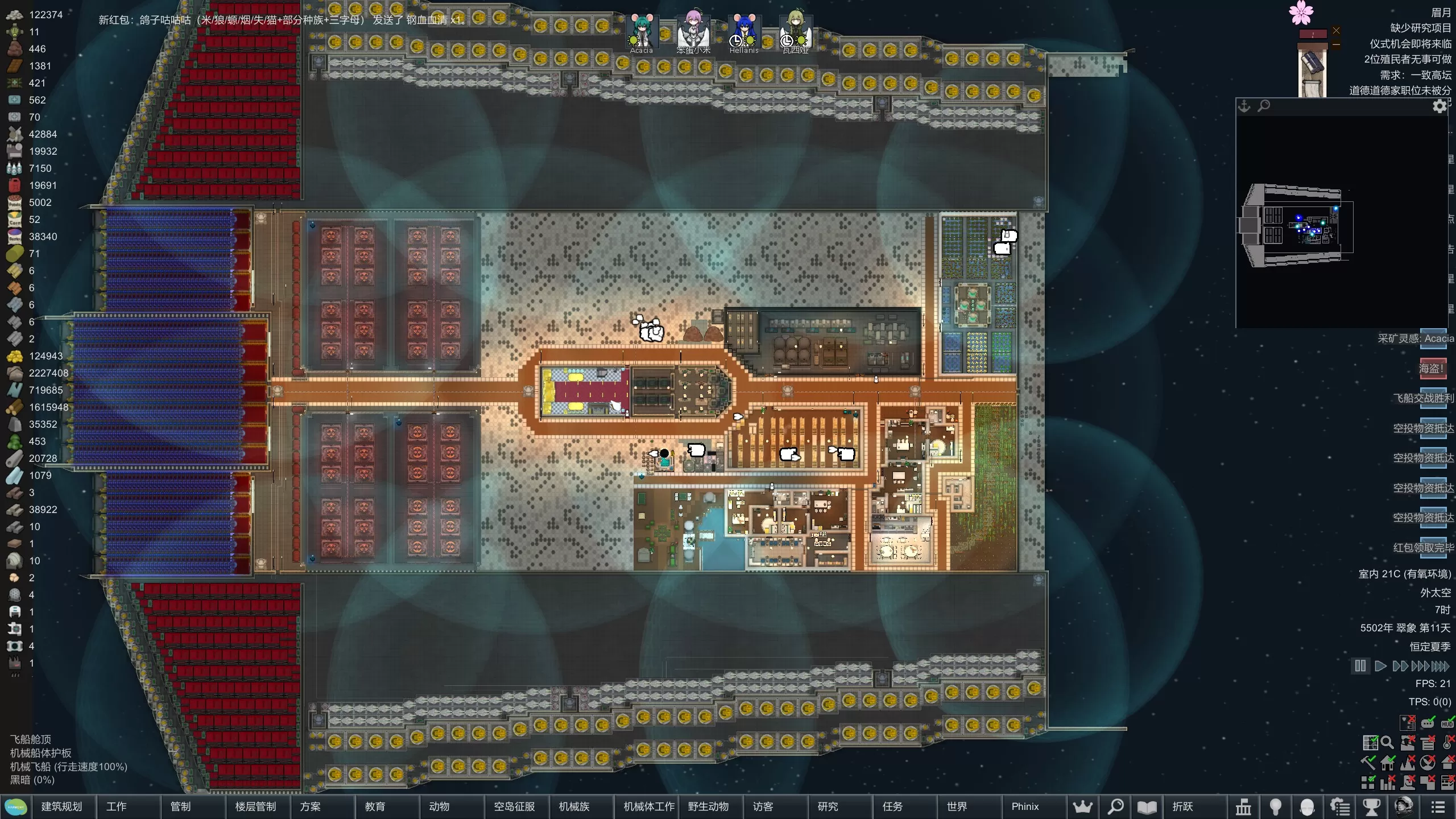
Task: Open the 世界 world map tab
Action: click(x=957, y=806)
